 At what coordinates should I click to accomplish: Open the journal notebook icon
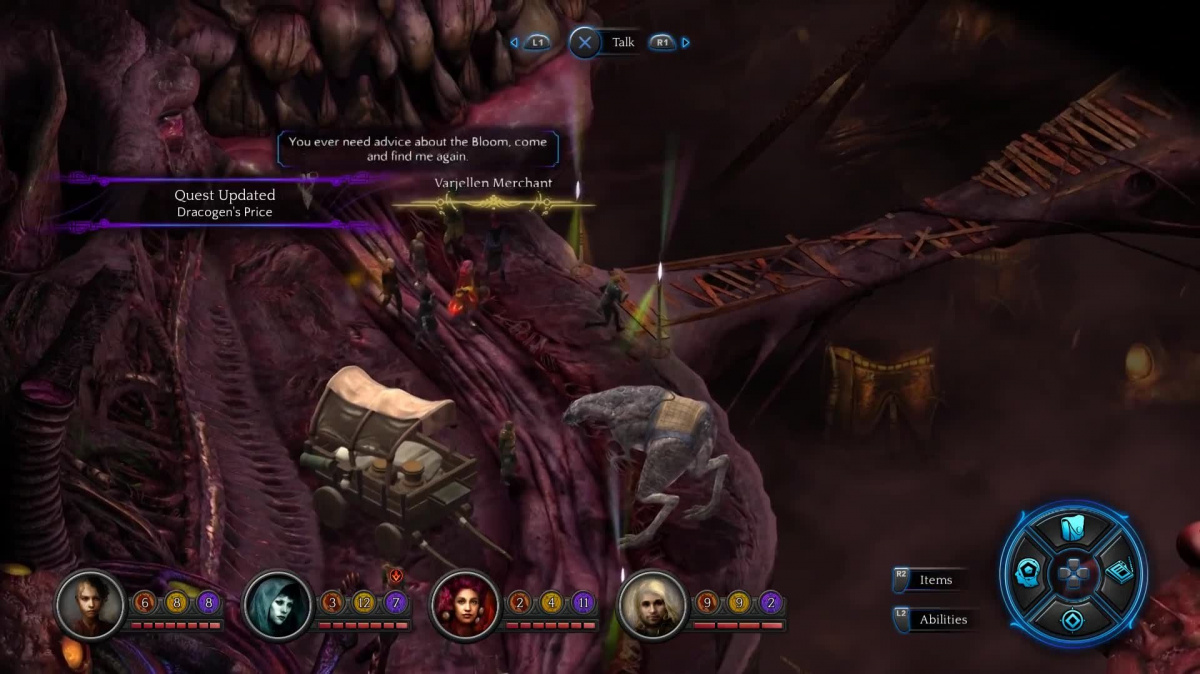(1119, 572)
